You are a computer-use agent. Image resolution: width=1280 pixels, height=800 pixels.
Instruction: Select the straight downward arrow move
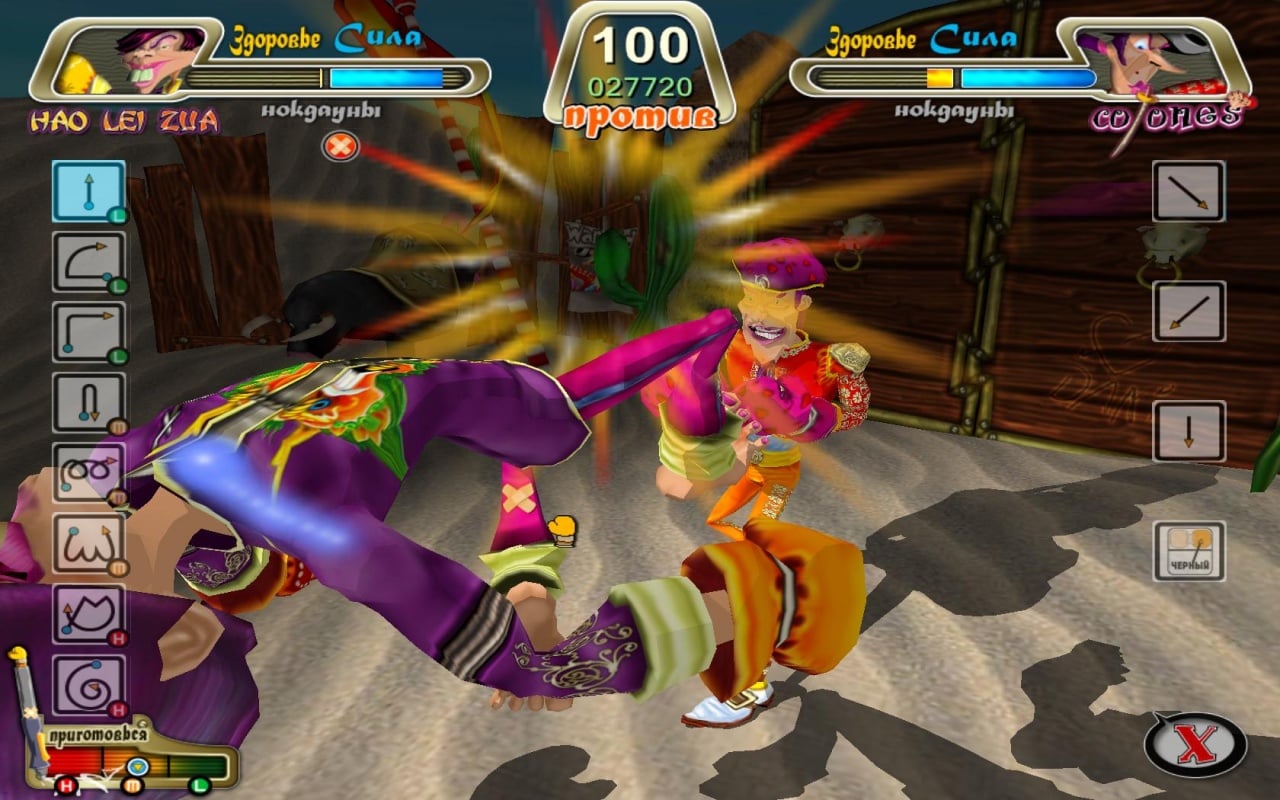point(1188,431)
